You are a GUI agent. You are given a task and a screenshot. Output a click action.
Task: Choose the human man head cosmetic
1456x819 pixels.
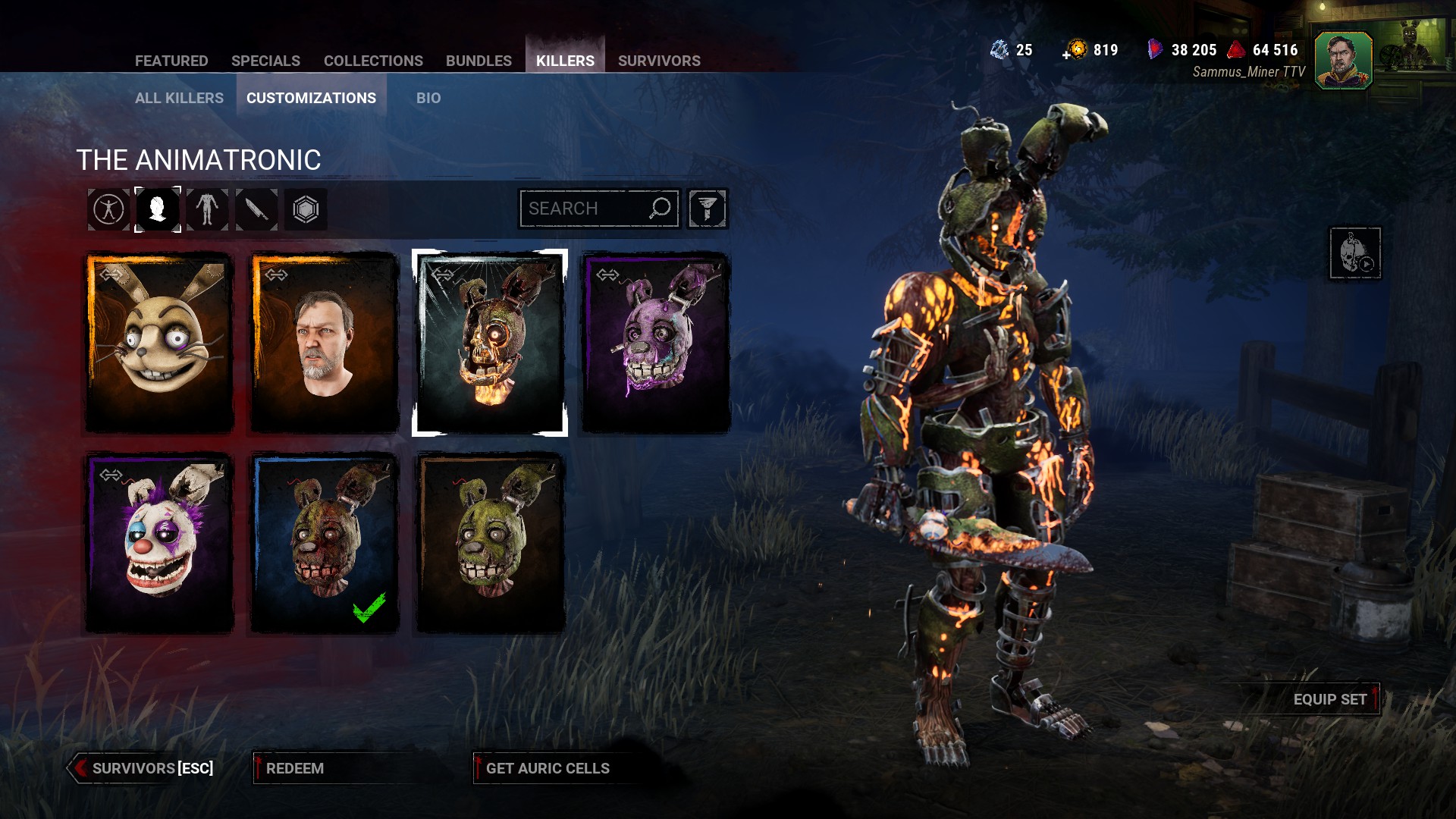(x=325, y=343)
